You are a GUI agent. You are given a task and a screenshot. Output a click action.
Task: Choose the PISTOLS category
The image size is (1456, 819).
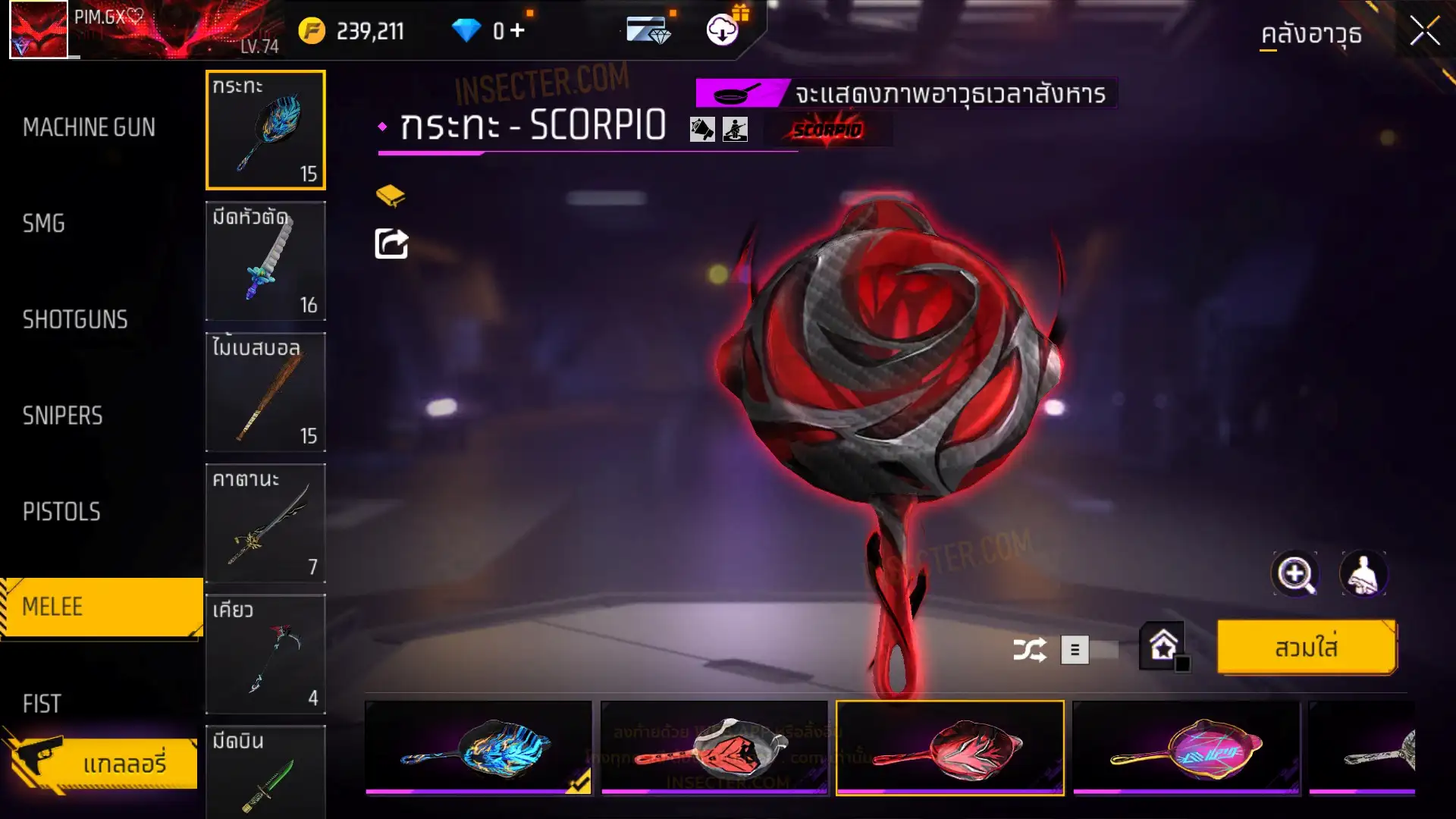point(61,512)
